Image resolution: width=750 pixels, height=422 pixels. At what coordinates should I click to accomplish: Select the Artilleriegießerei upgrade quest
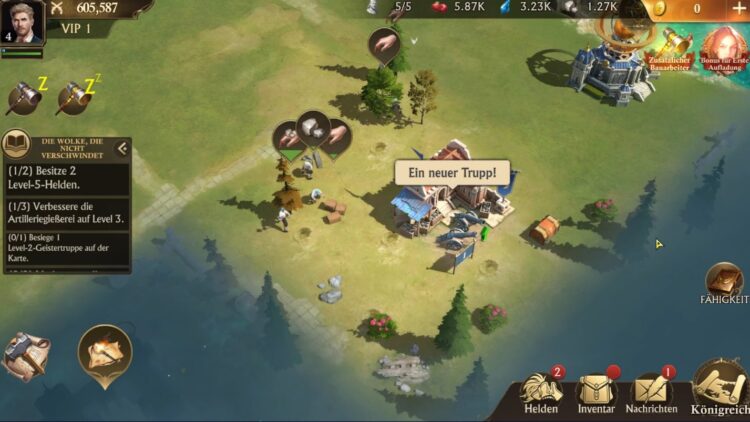(66, 213)
